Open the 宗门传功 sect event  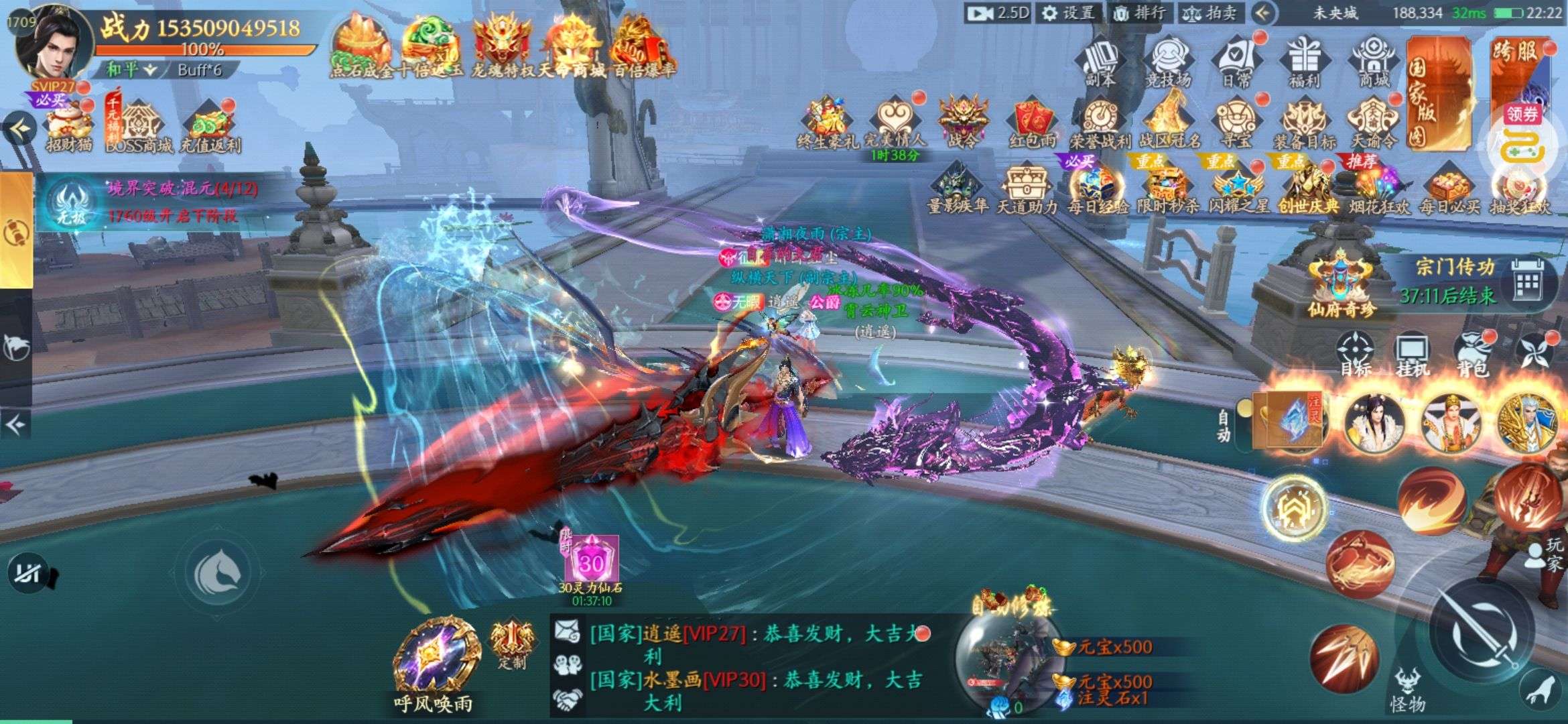click(x=1454, y=282)
